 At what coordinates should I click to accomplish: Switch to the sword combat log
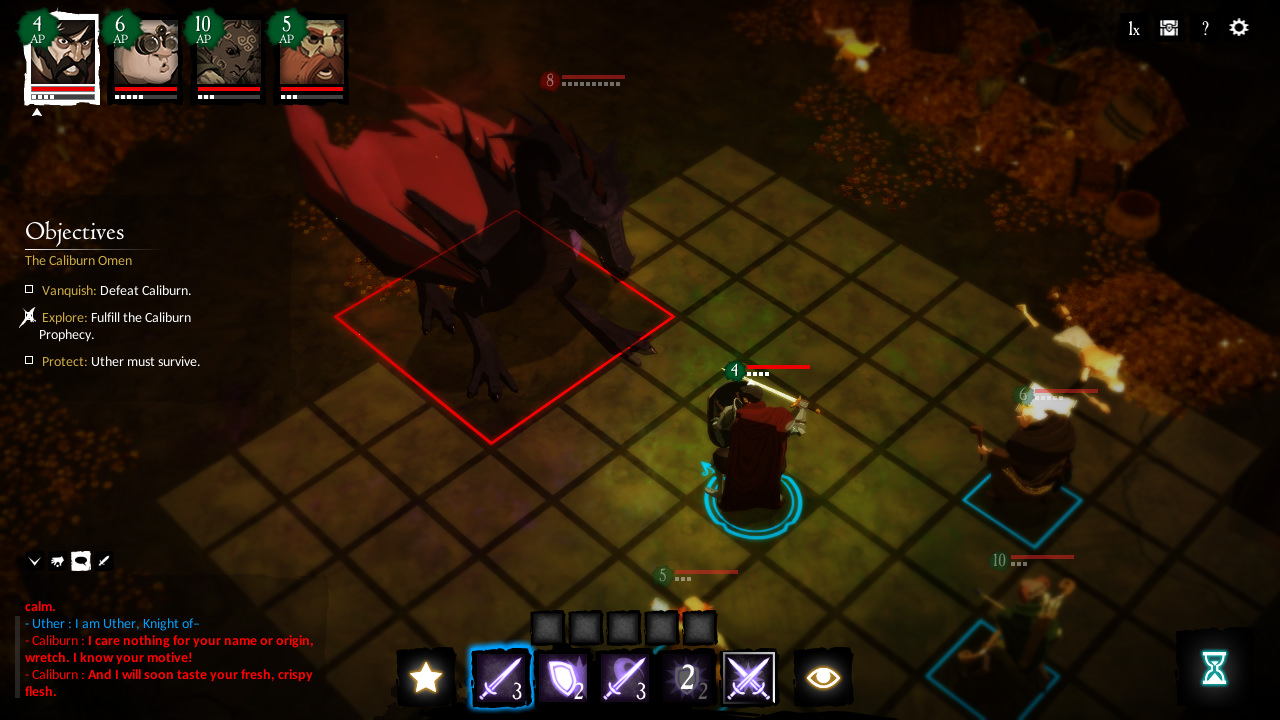click(104, 561)
